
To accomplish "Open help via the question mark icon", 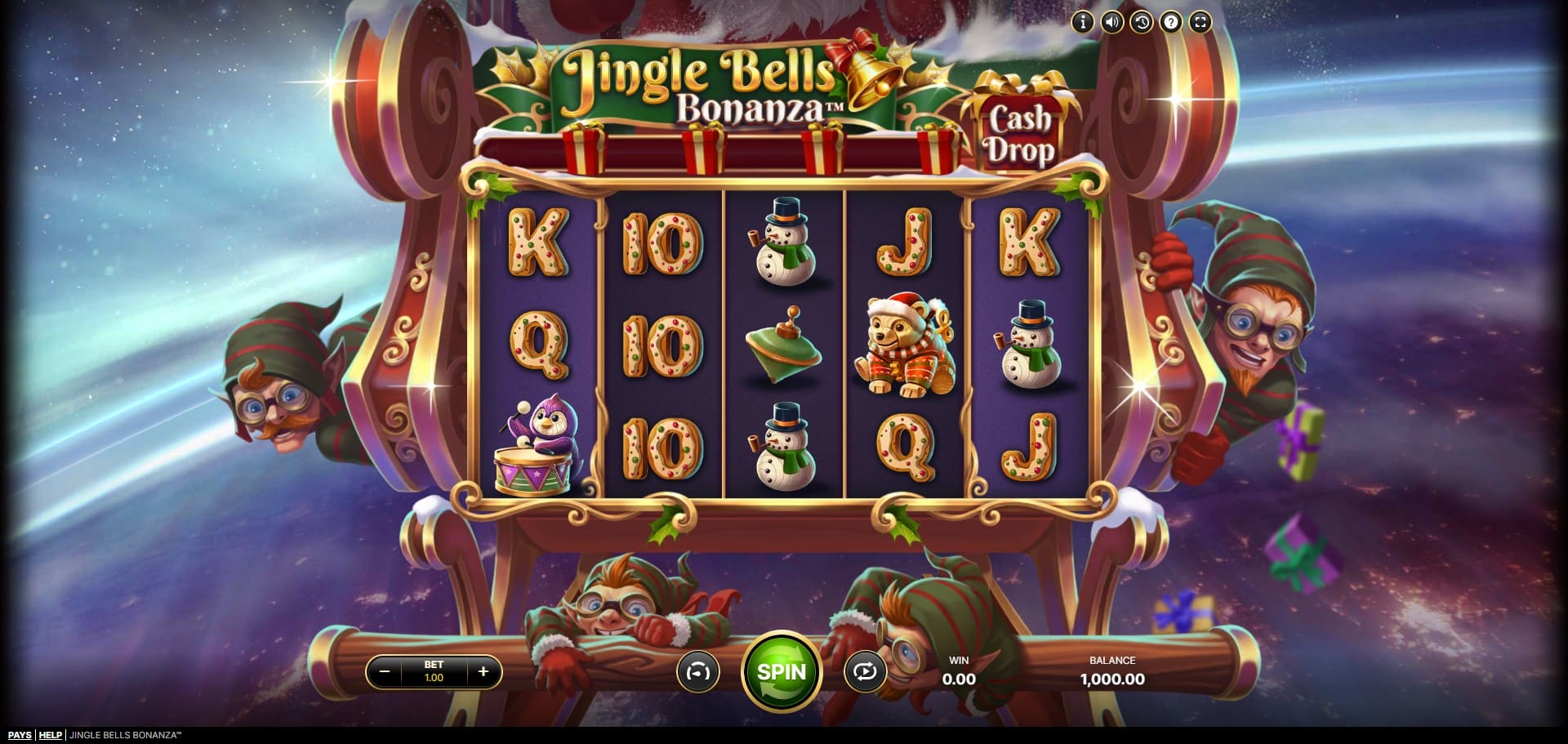I will click(x=1171, y=22).
